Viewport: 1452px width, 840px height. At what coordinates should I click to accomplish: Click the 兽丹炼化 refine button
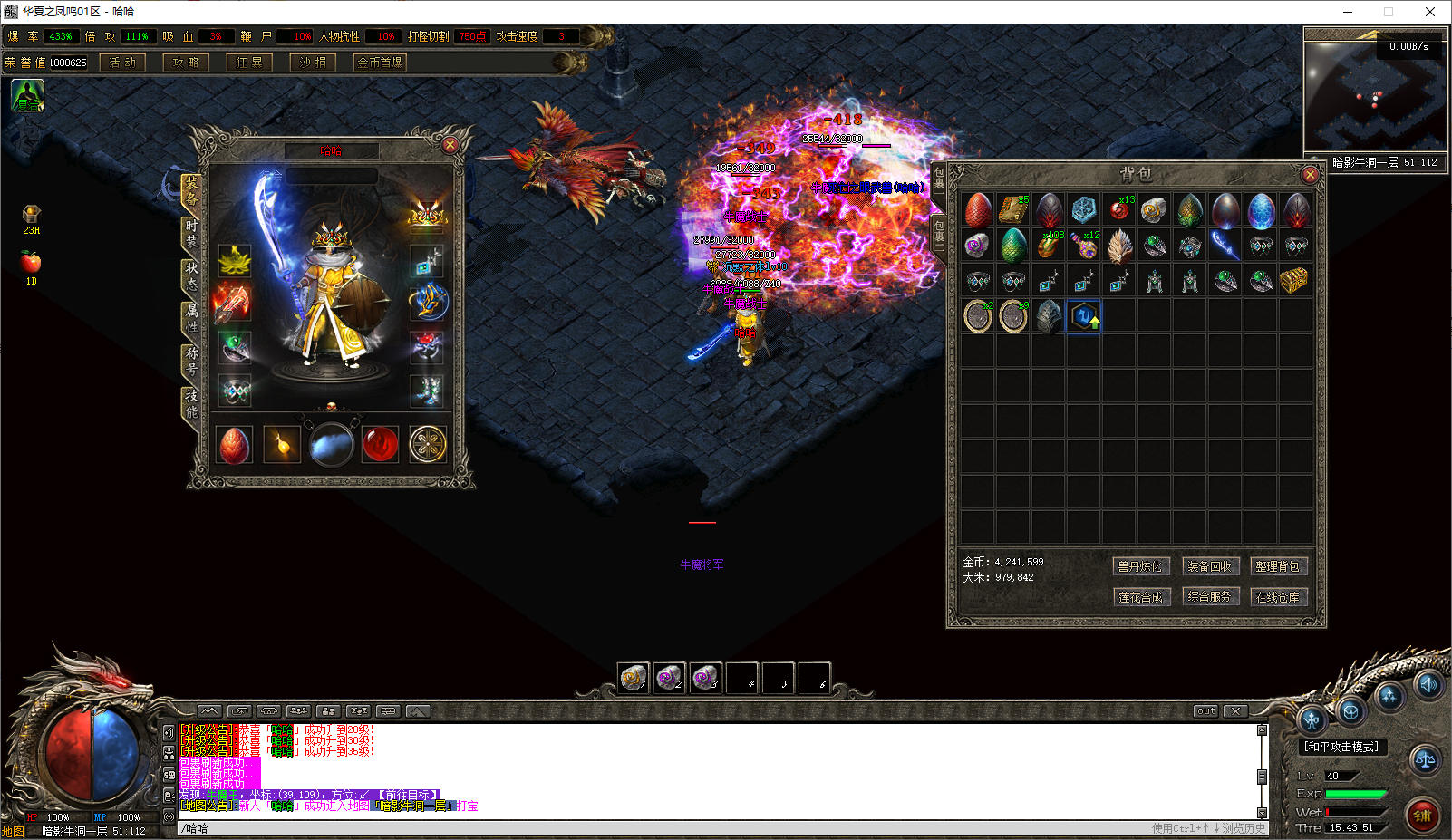click(1139, 566)
